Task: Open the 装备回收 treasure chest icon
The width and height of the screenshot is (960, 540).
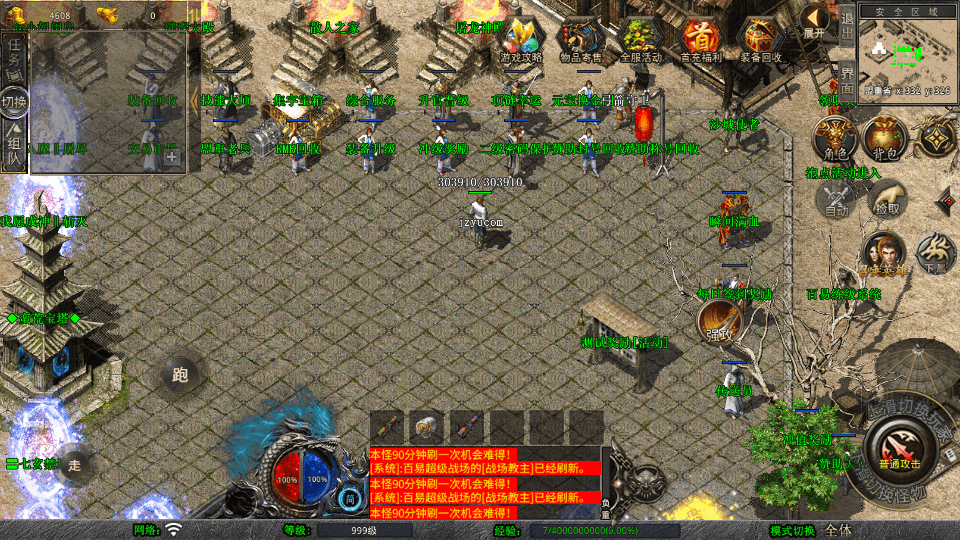Action: pyautogui.click(x=761, y=40)
